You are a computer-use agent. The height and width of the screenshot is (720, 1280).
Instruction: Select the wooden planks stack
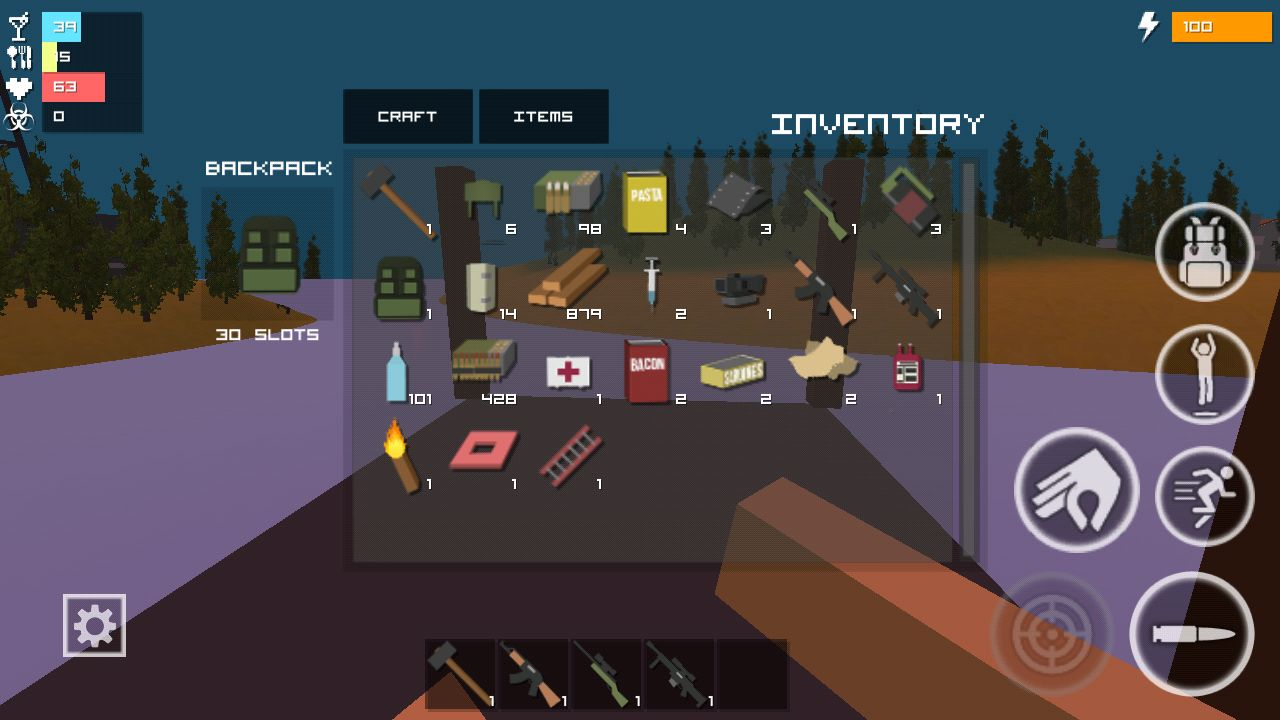tap(566, 283)
